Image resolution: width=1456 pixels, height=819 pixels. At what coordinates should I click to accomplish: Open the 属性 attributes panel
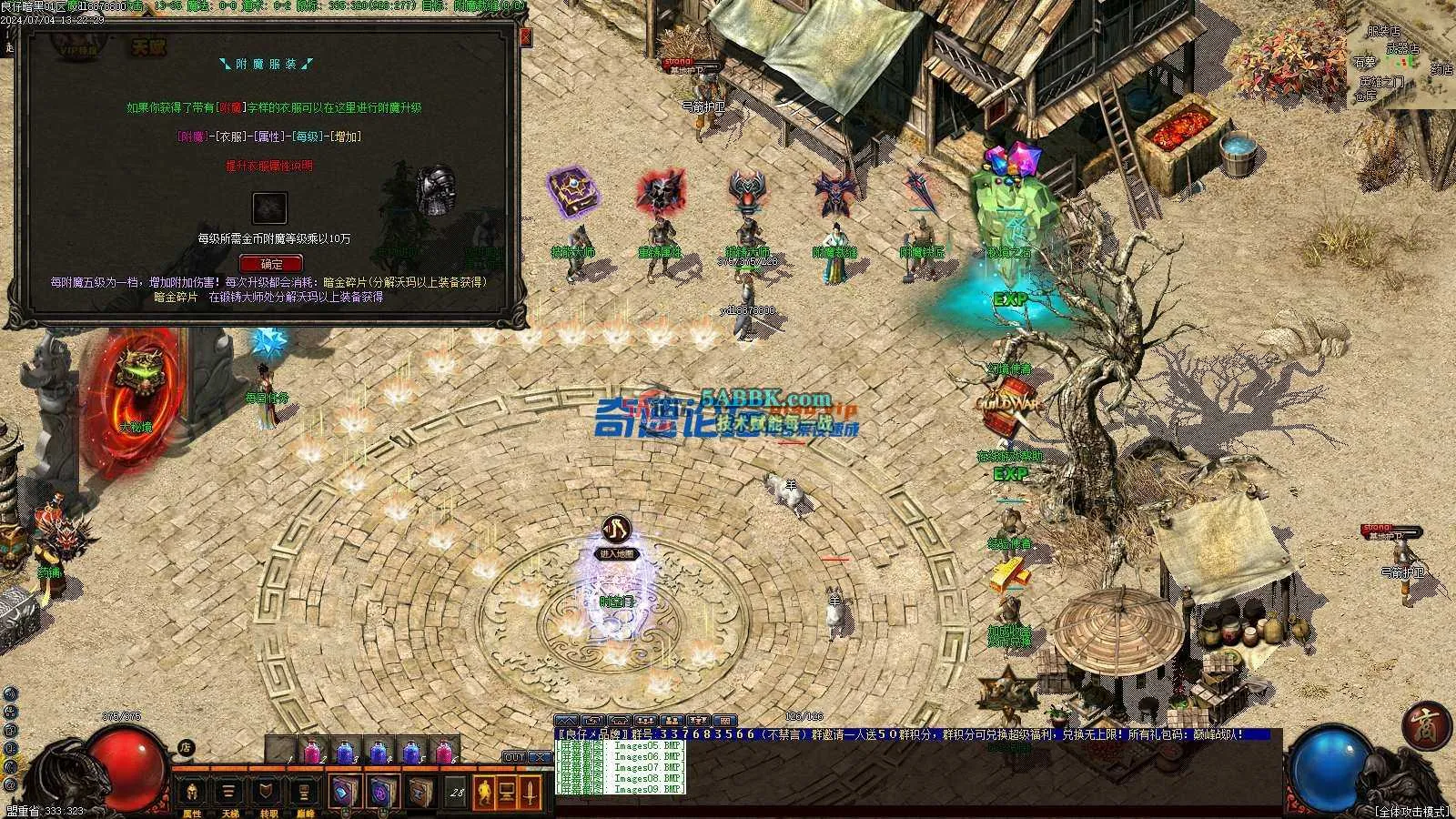click(x=192, y=794)
